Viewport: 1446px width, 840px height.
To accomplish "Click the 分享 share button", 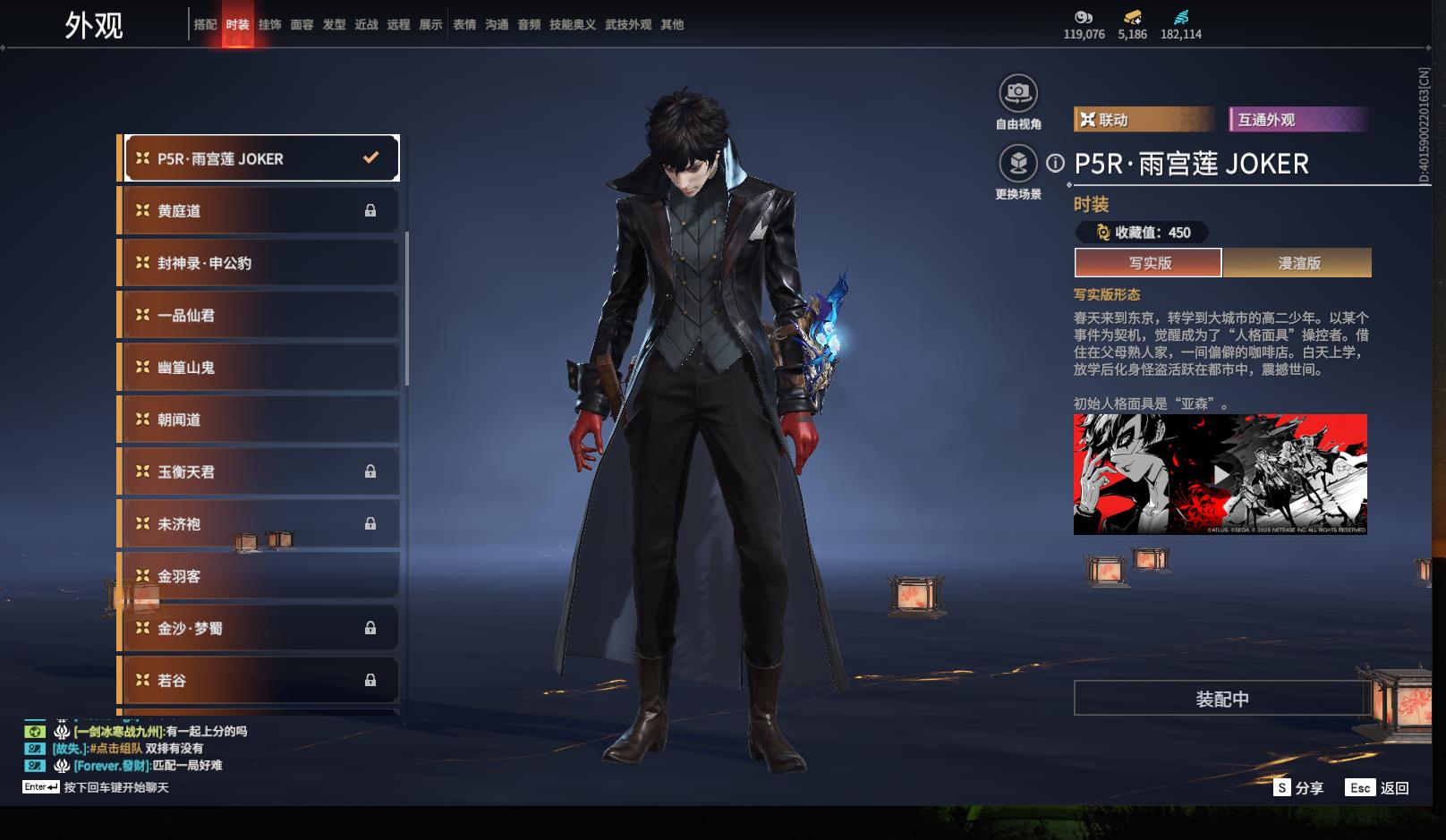I will [x=1298, y=788].
